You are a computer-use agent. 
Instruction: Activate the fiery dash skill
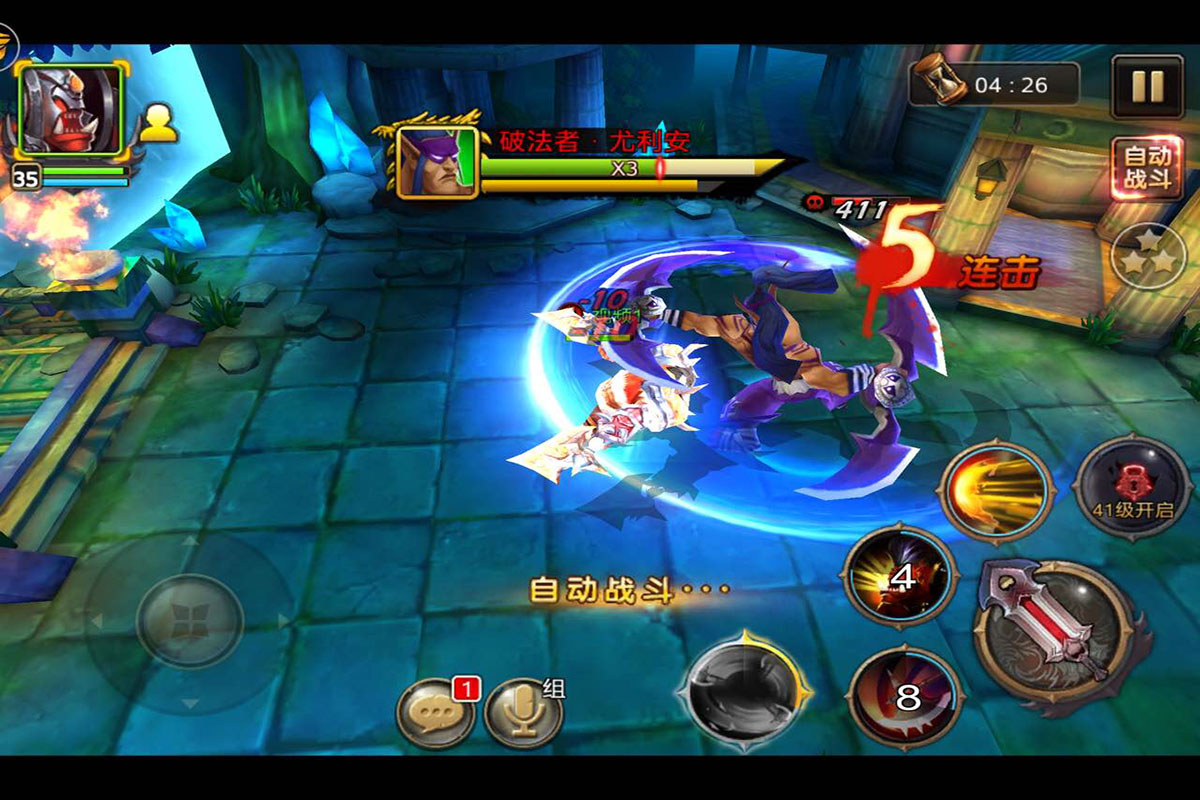coord(996,492)
